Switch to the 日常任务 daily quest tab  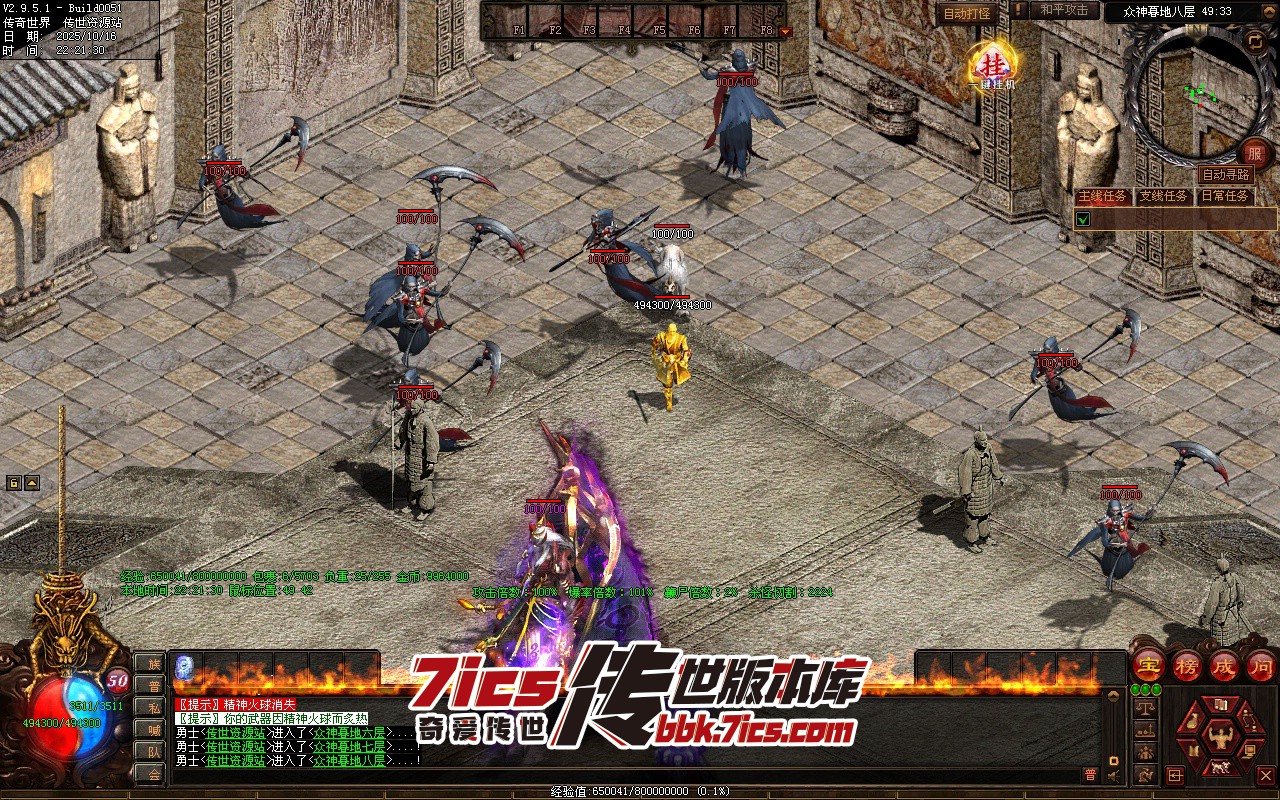1224,196
